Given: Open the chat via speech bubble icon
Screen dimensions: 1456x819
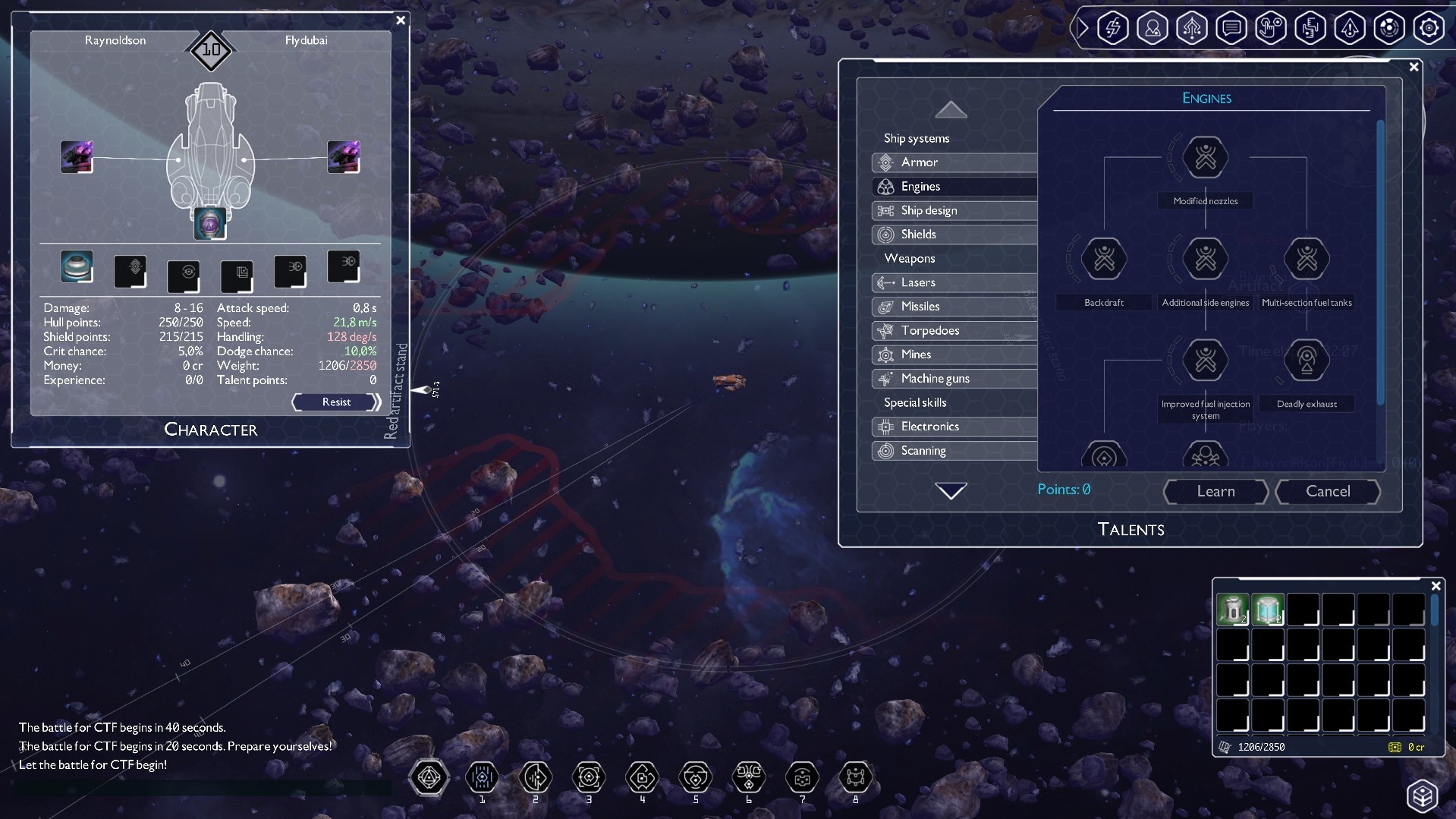Looking at the screenshot, I should [1231, 27].
